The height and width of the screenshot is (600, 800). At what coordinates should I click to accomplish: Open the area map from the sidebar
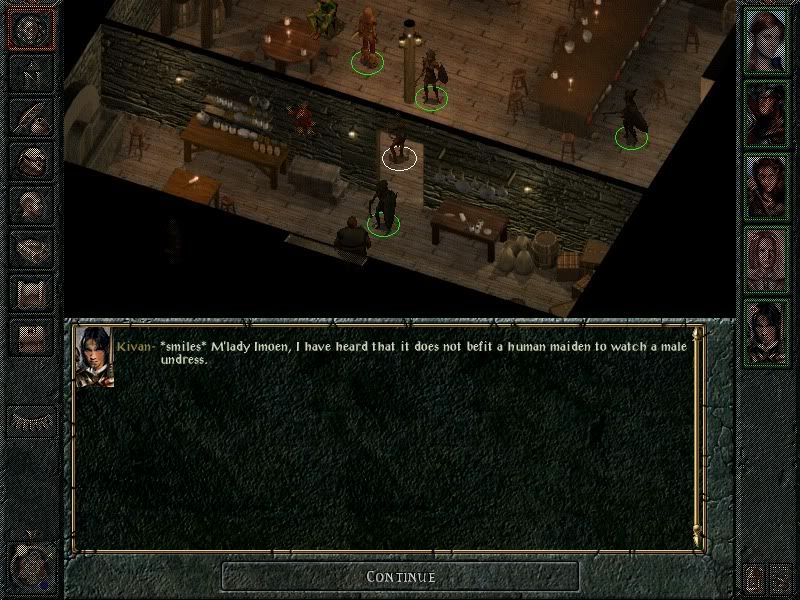31,73
